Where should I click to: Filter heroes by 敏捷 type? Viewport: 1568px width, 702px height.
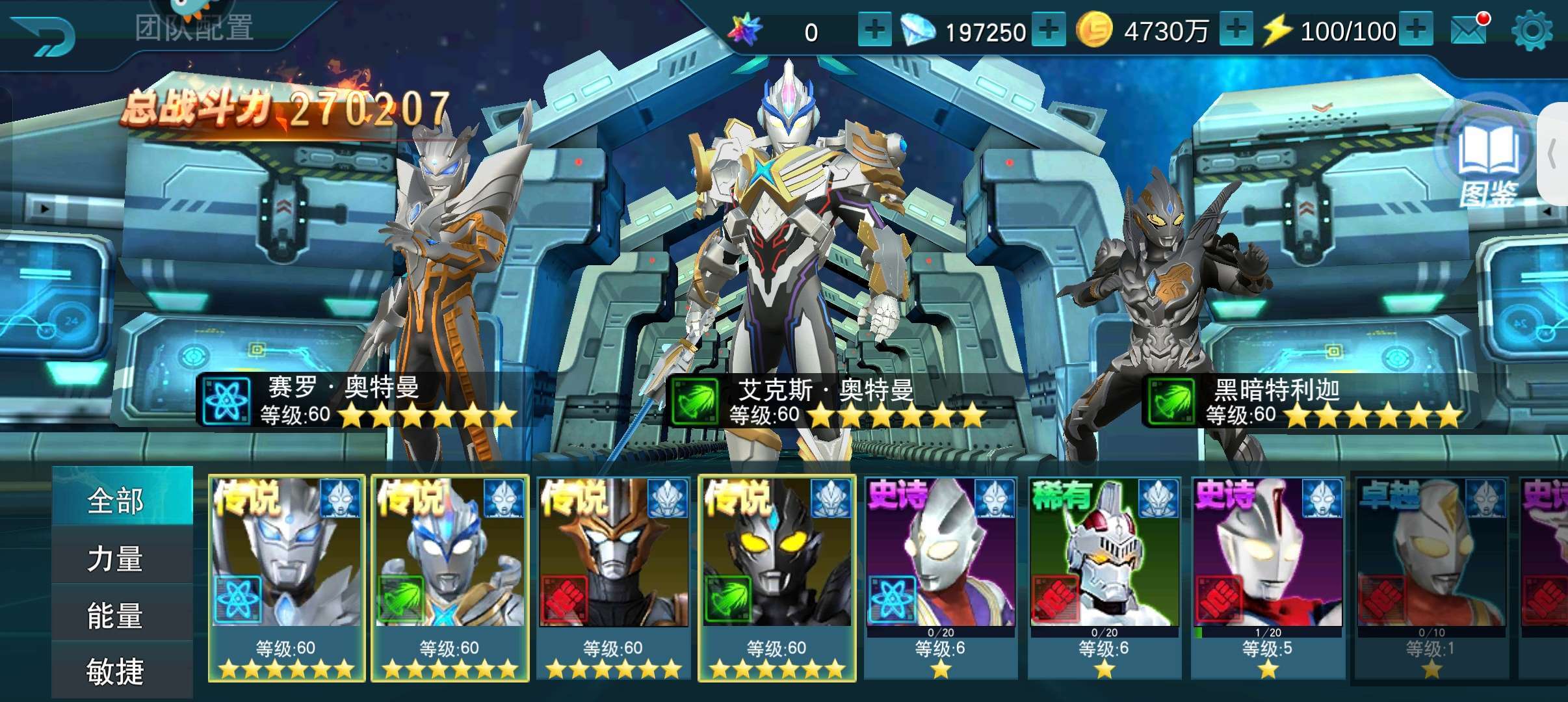116,671
